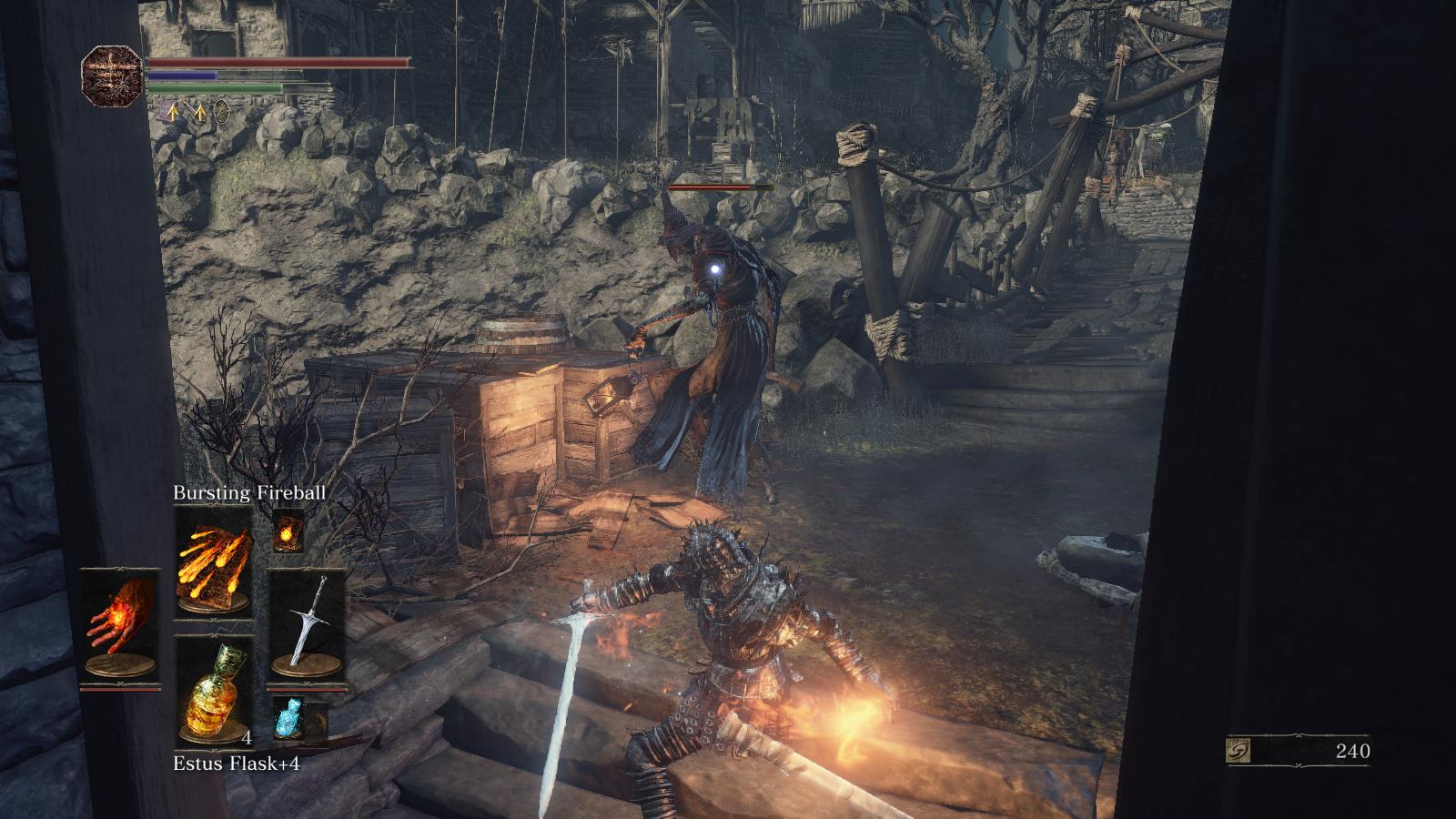Inspect the weapon-buff arrow status icon
Screen dimensions: 1456x819
(x=197, y=112)
